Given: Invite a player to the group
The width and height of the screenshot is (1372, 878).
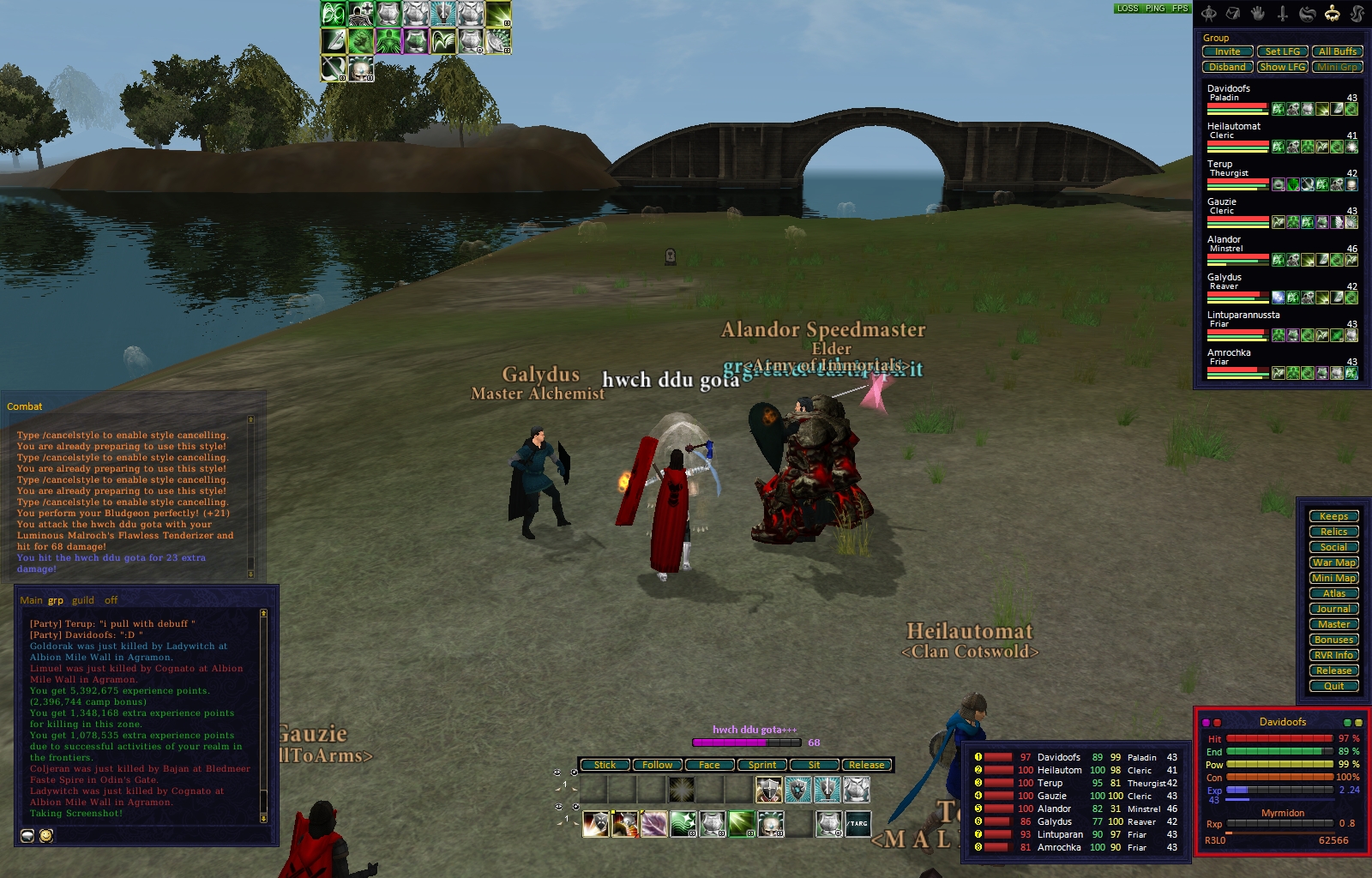Looking at the screenshot, I should (1227, 51).
